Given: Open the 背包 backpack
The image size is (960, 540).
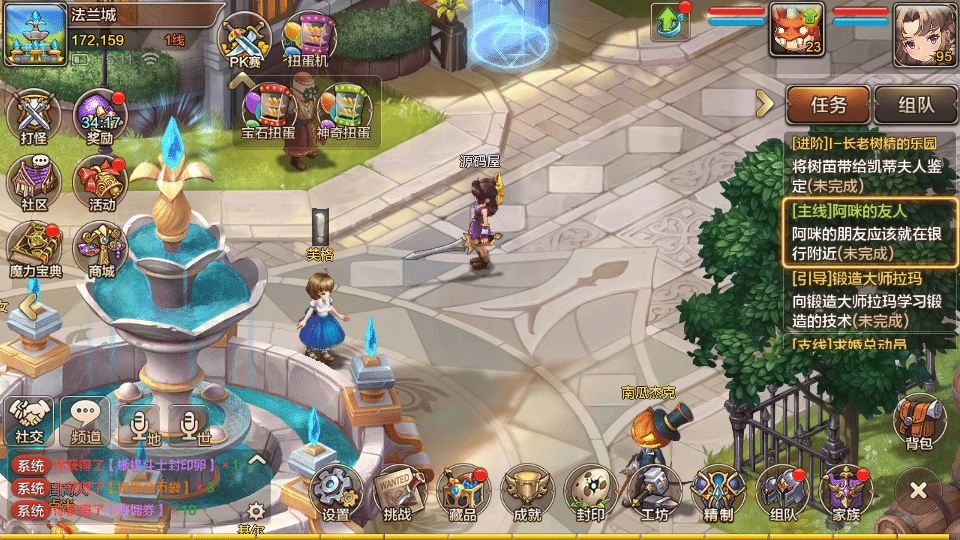Looking at the screenshot, I should click(x=918, y=421).
